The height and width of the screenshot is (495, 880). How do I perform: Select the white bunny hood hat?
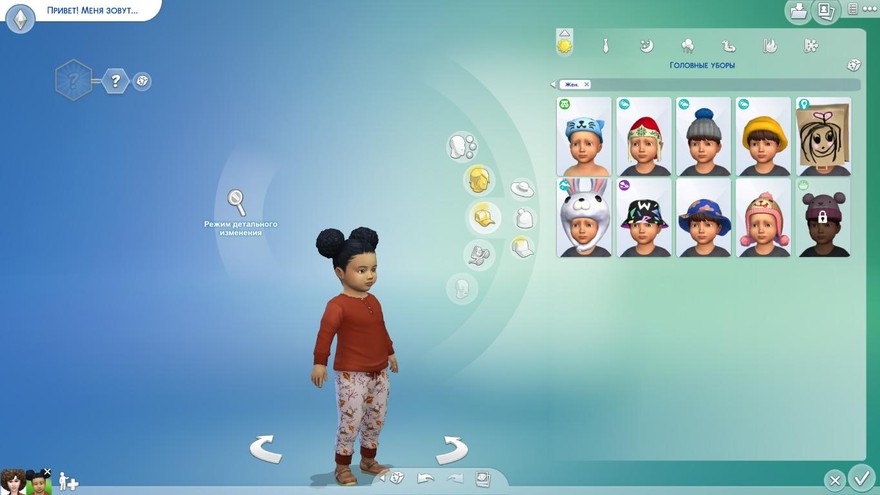point(583,217)
